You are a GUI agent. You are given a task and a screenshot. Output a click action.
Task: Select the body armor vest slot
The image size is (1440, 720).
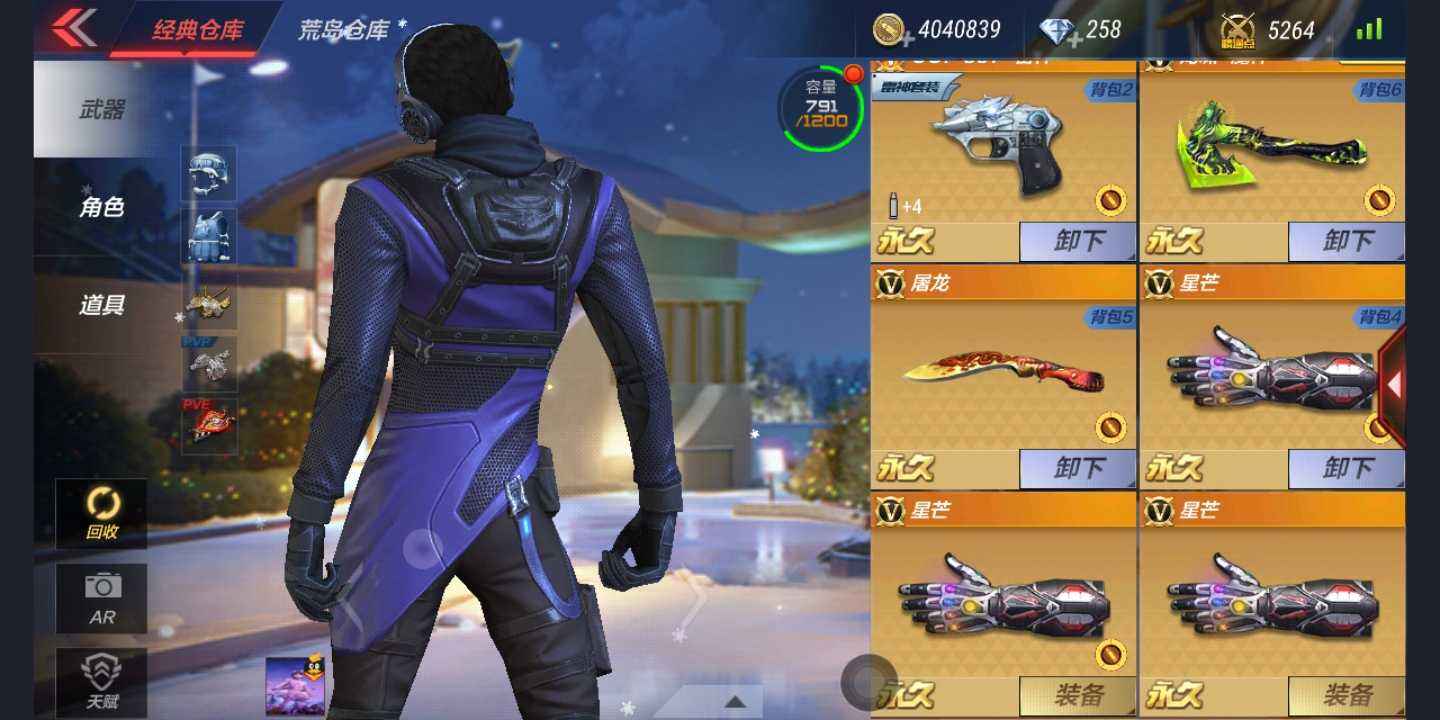pyautogui.click(x=209, y=235)
